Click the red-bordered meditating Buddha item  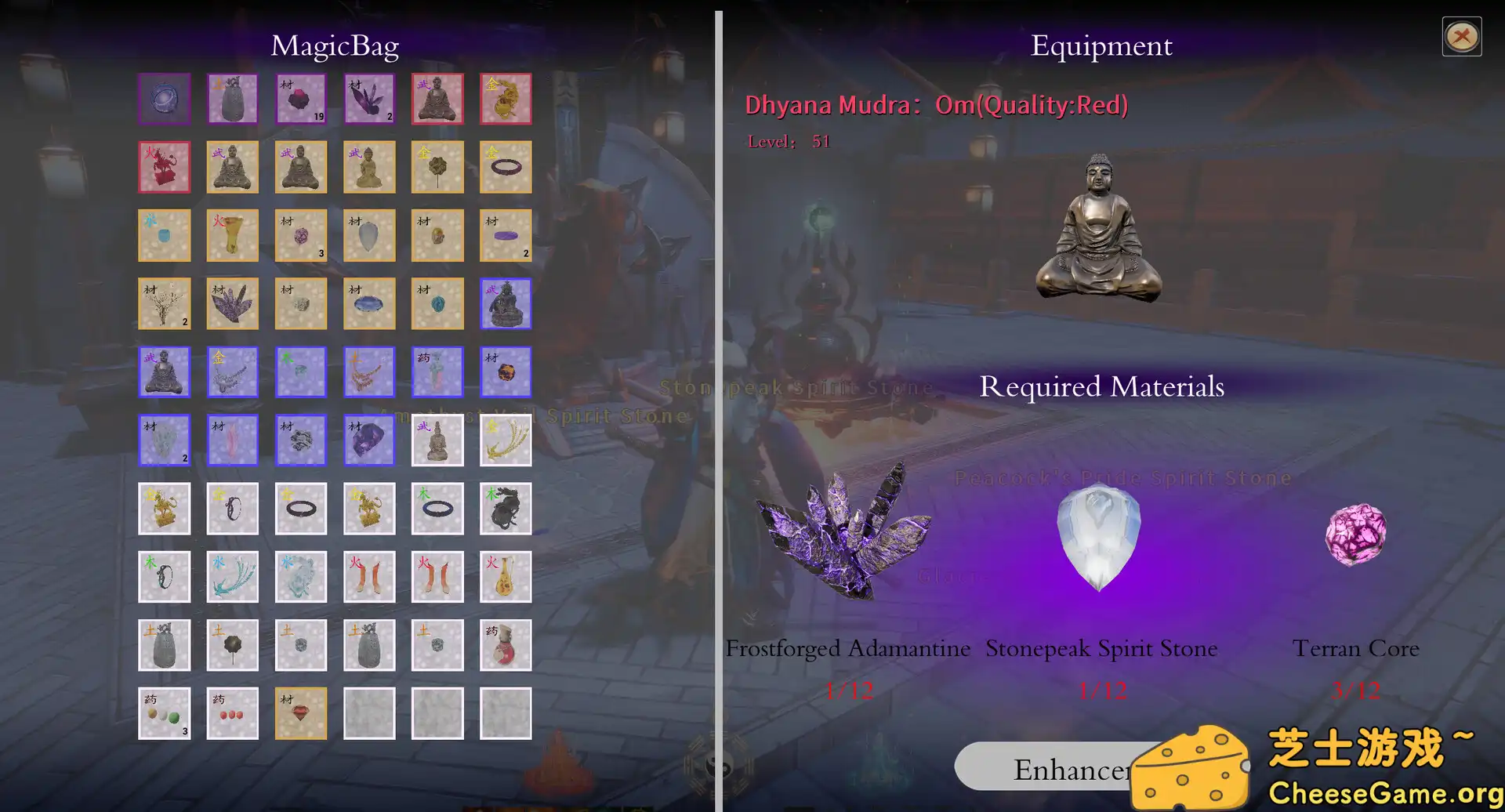point(437,99)
